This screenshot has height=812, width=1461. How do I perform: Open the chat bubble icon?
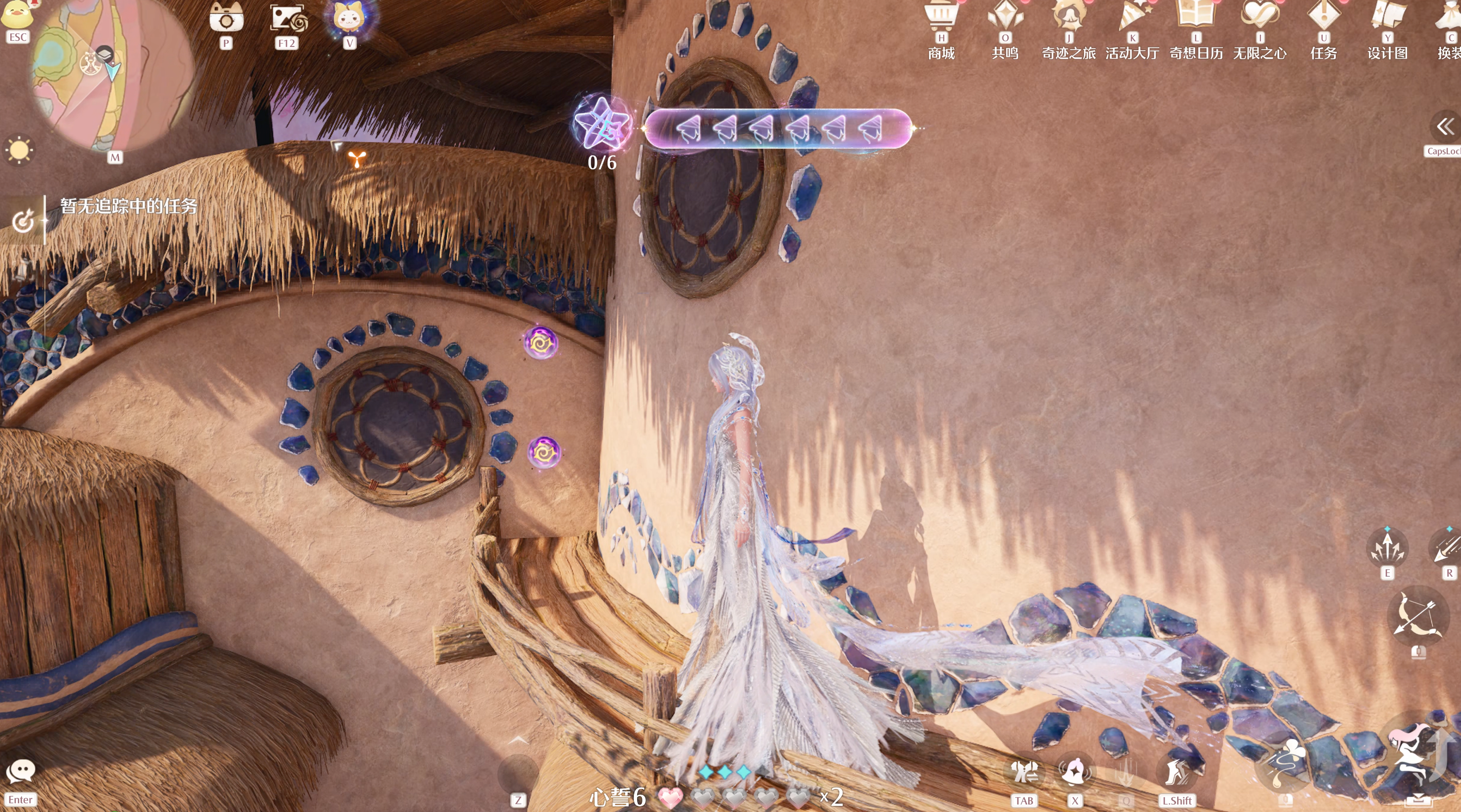coord(21,771)
